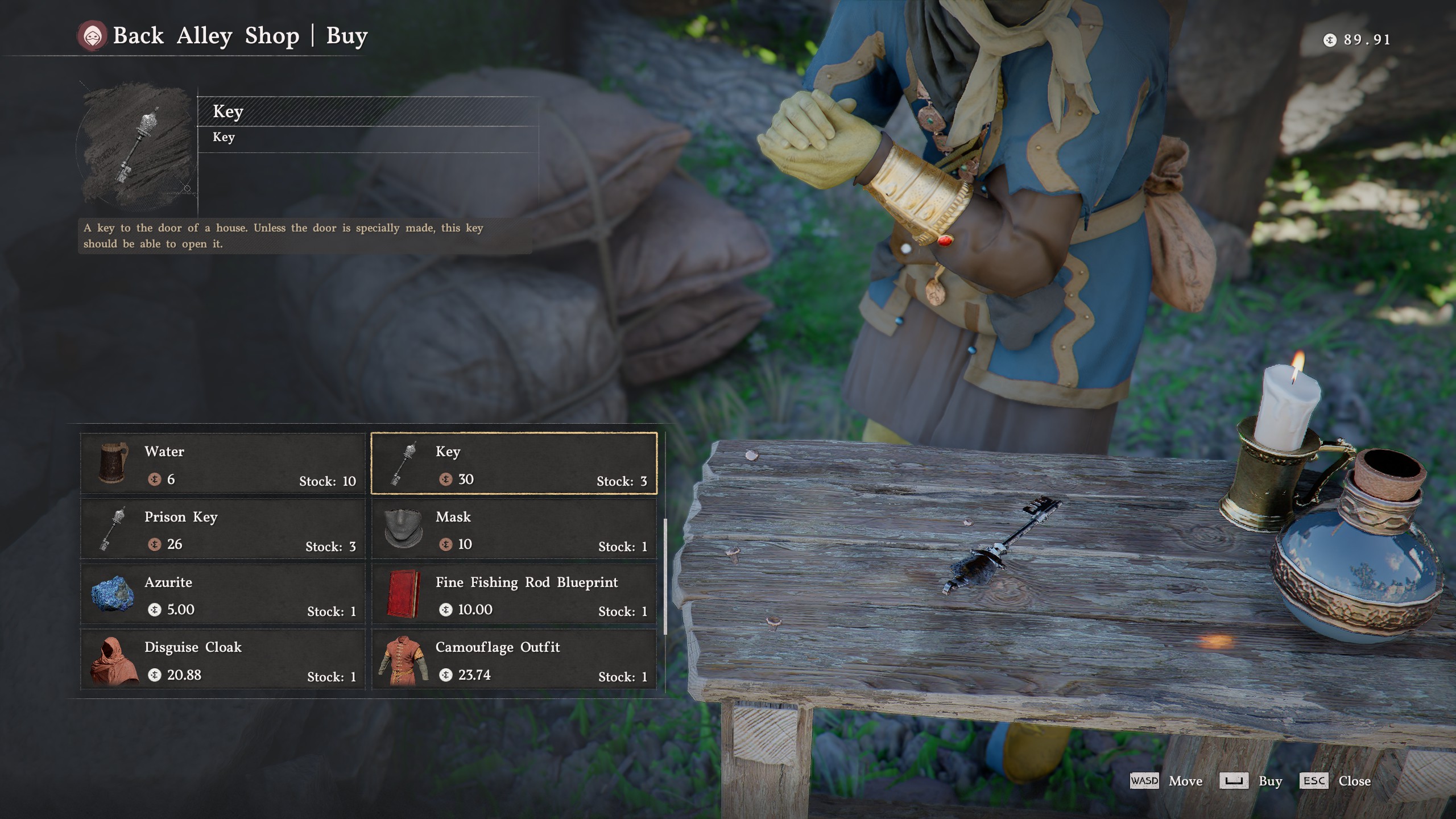The height and width of the screenshot is (819, 1456).
Task: Select the Prison Key listing
Action: 222,529
